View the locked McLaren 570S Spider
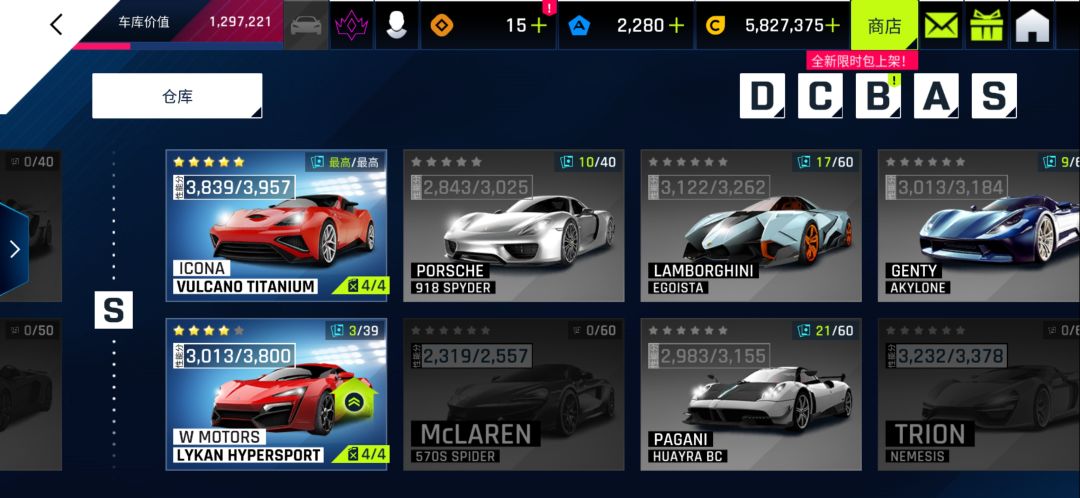The image size is (1080, 498). click(x=513, y=393)
